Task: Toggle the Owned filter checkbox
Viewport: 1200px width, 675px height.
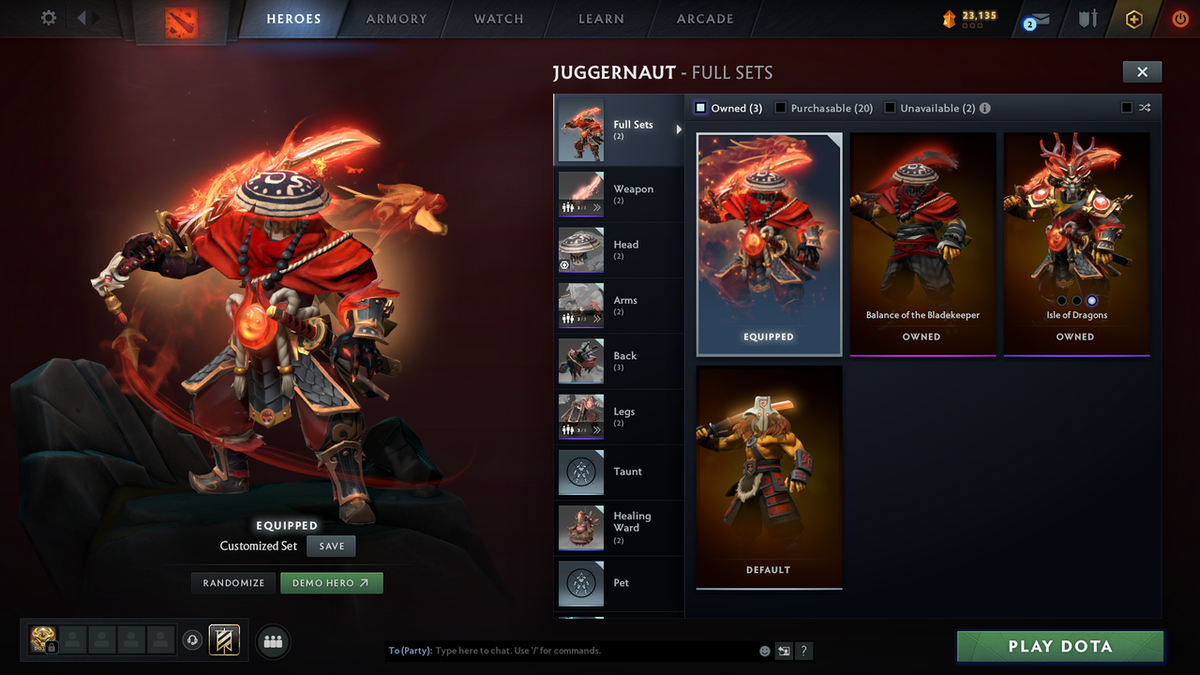Action: [x=701, y=108]
